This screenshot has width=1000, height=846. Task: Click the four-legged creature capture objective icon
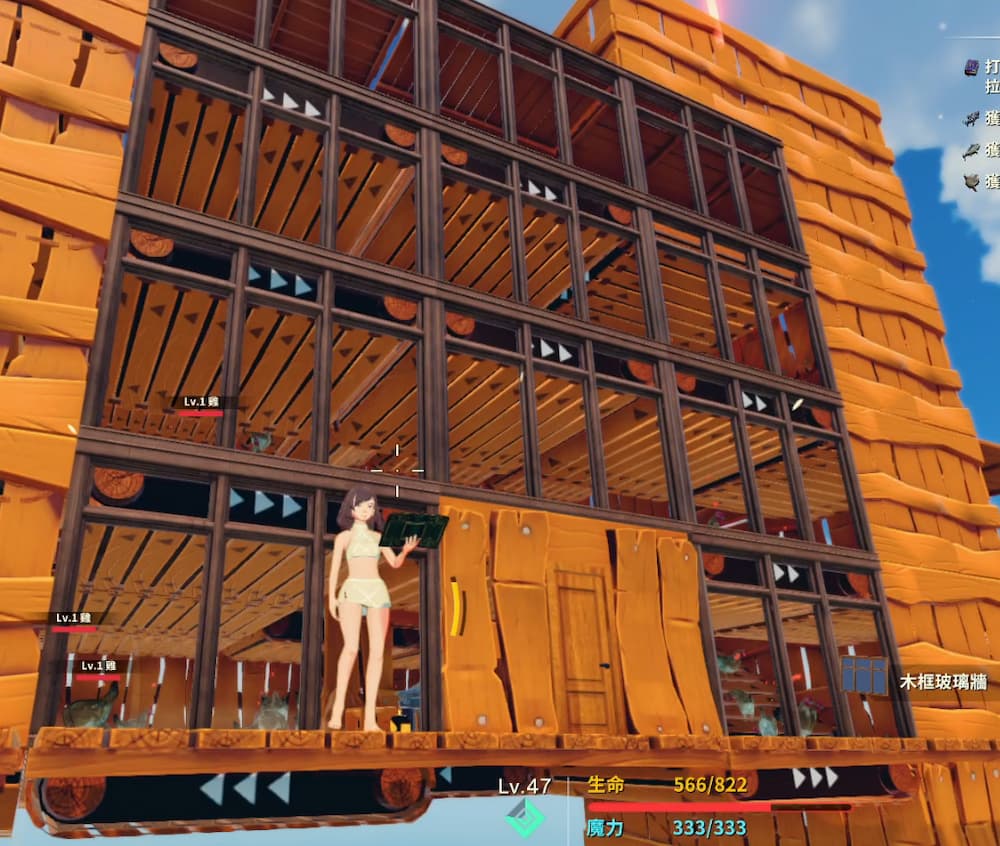[x=970, y=118]
